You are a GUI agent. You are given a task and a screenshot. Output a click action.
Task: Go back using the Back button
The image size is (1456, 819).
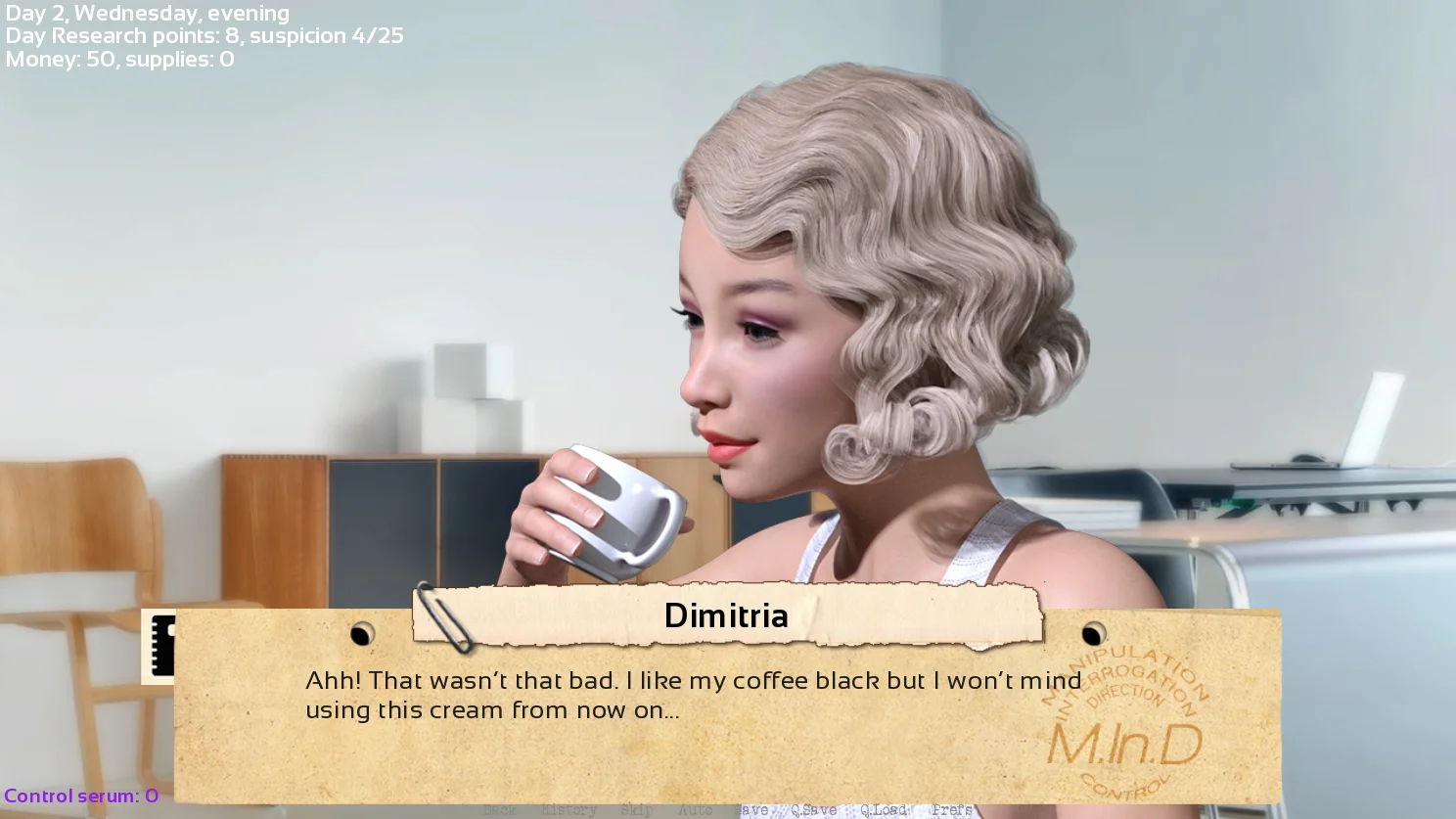(x=499, y=810)
